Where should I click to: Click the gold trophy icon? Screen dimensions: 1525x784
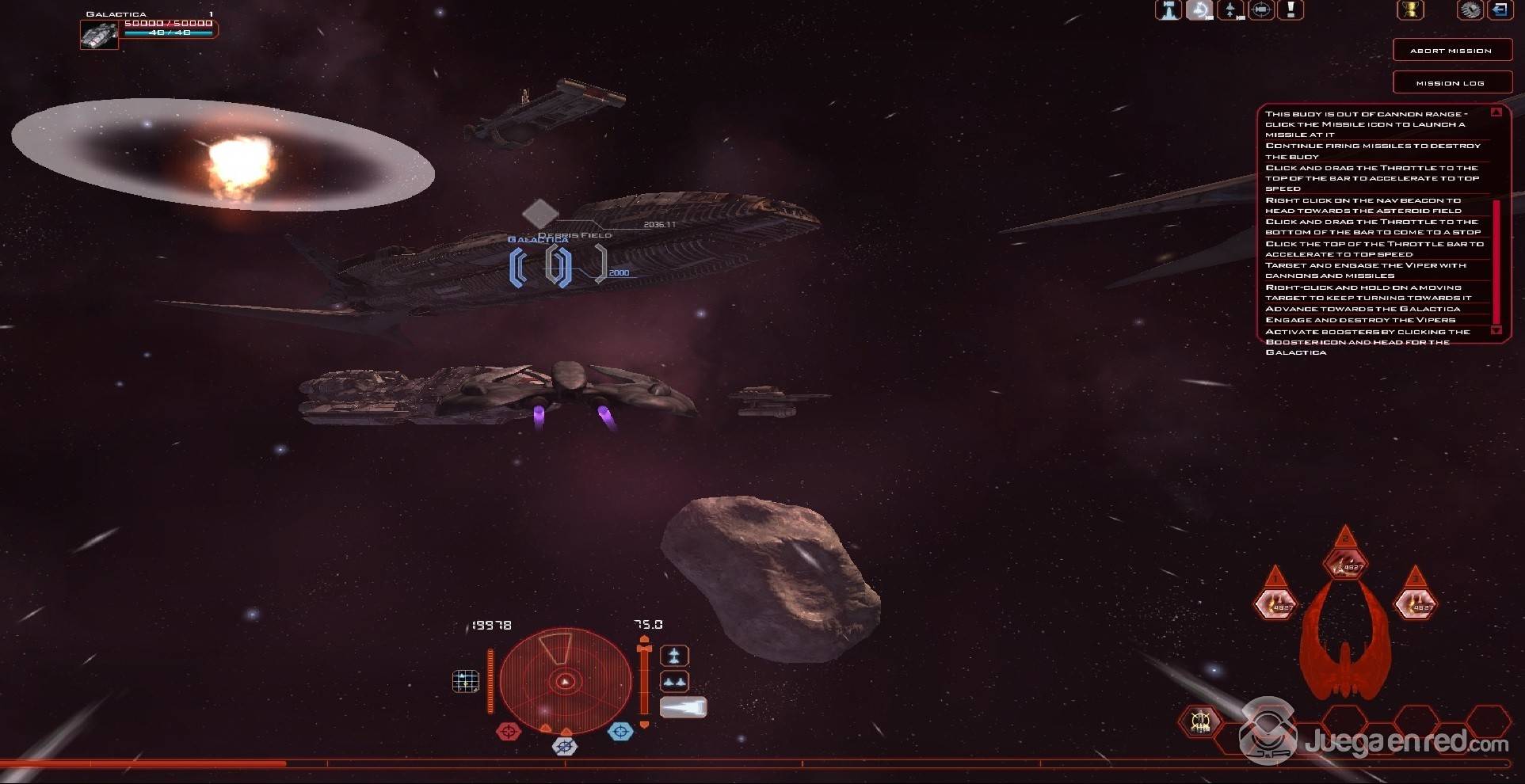tap(1409, 10)
